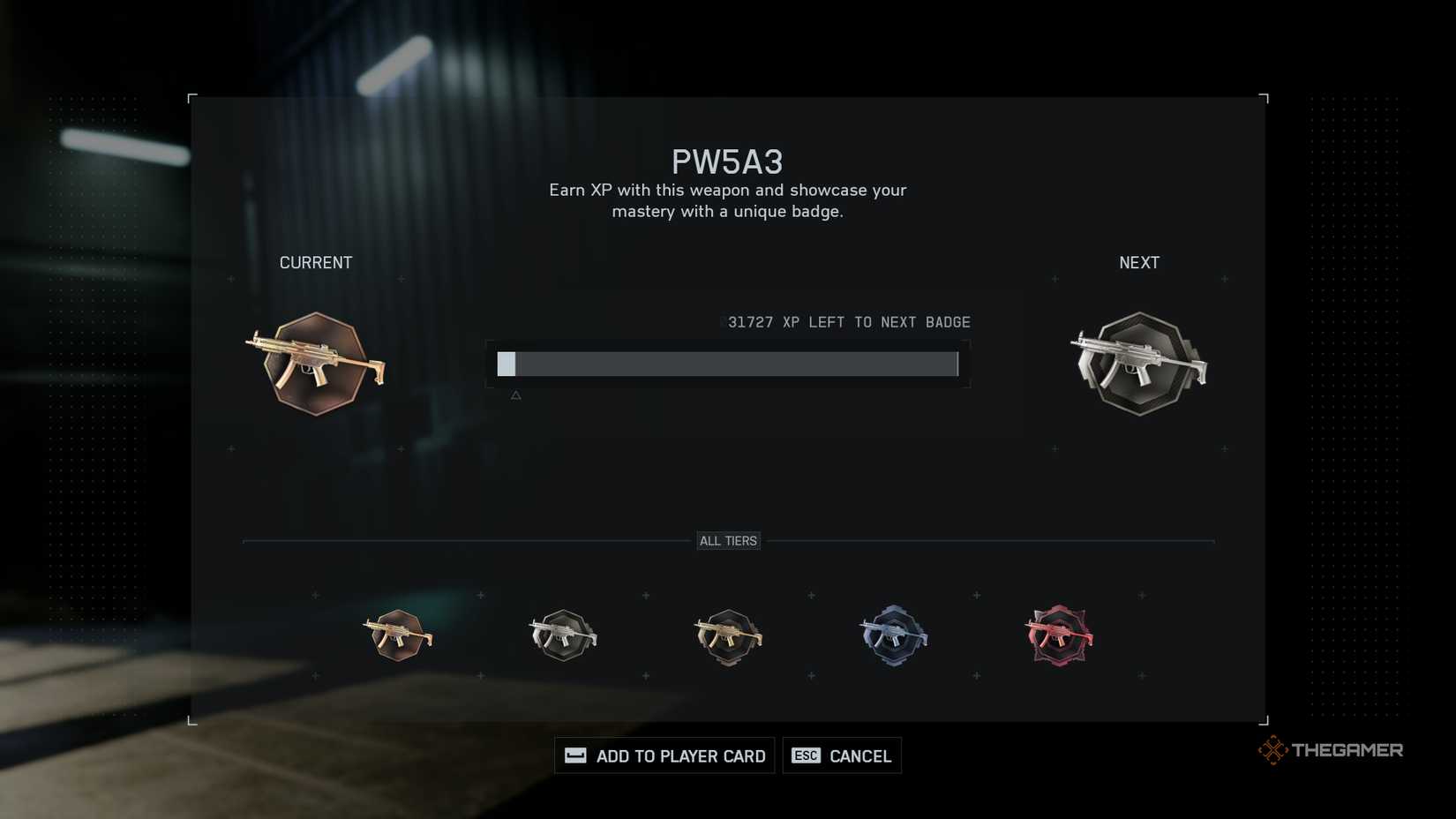
Task: Click the large next silver PW5A3 badge
Action: tap(1139, 364)
